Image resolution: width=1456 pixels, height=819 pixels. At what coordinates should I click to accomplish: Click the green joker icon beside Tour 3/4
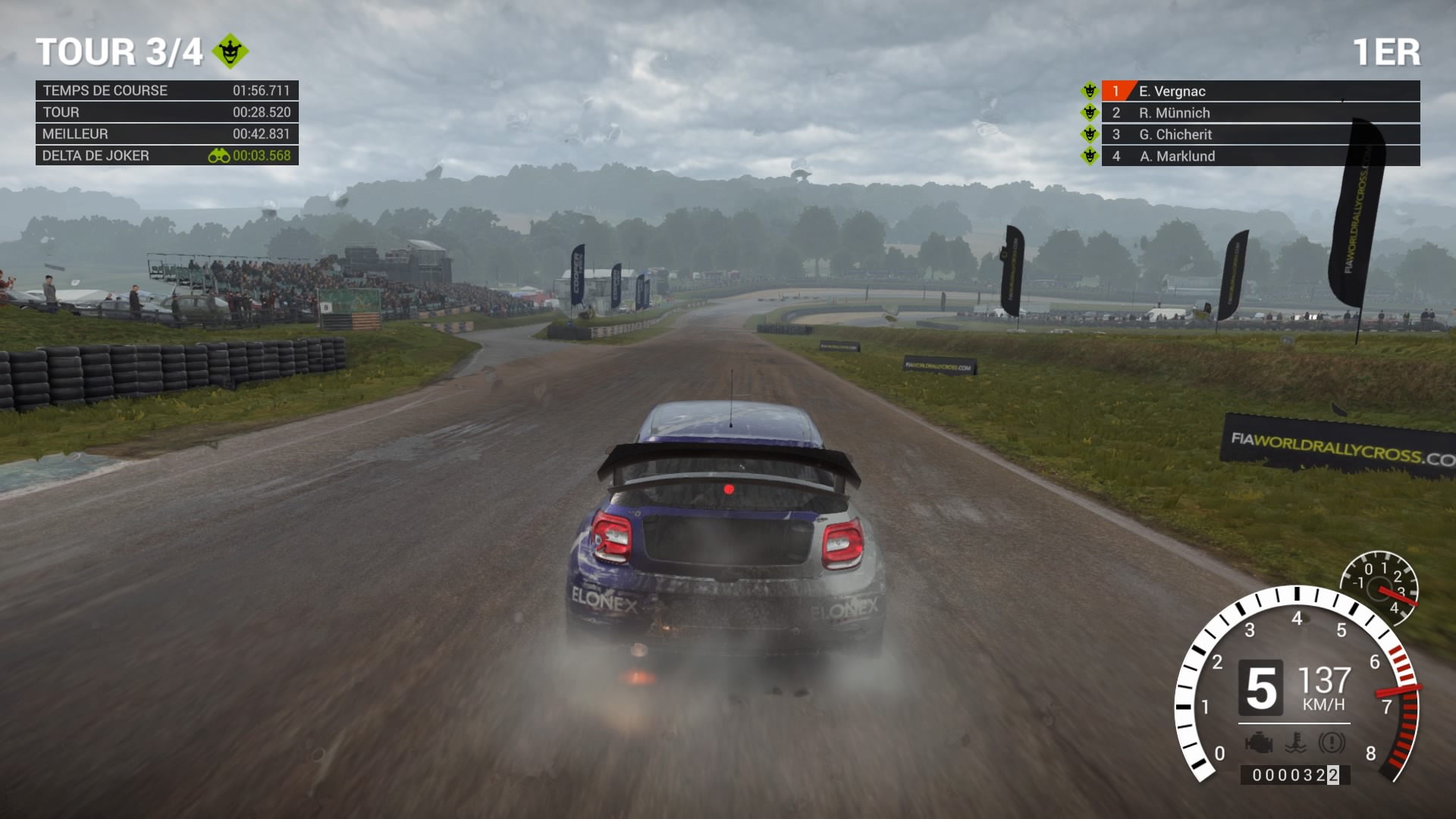pos(230,52)
